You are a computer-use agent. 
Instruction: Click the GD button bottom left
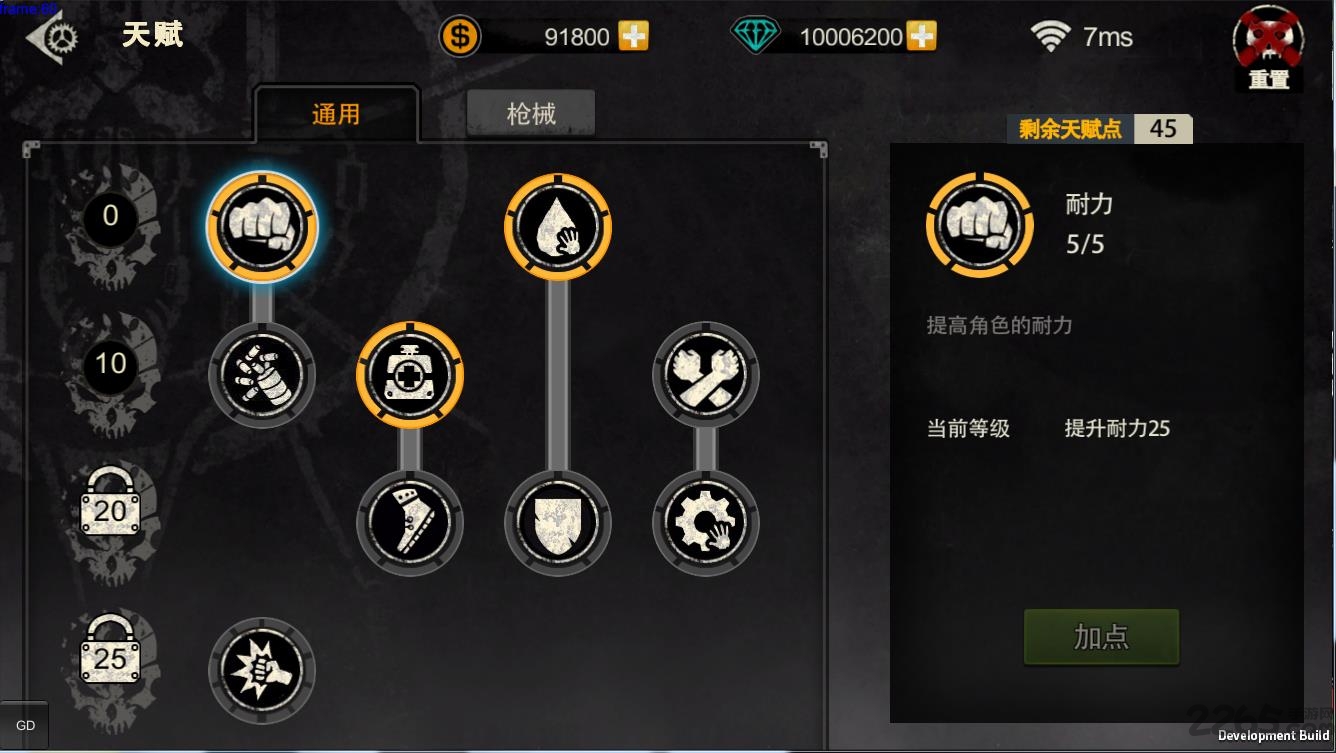pyautogui.click(x=26, y=724)
